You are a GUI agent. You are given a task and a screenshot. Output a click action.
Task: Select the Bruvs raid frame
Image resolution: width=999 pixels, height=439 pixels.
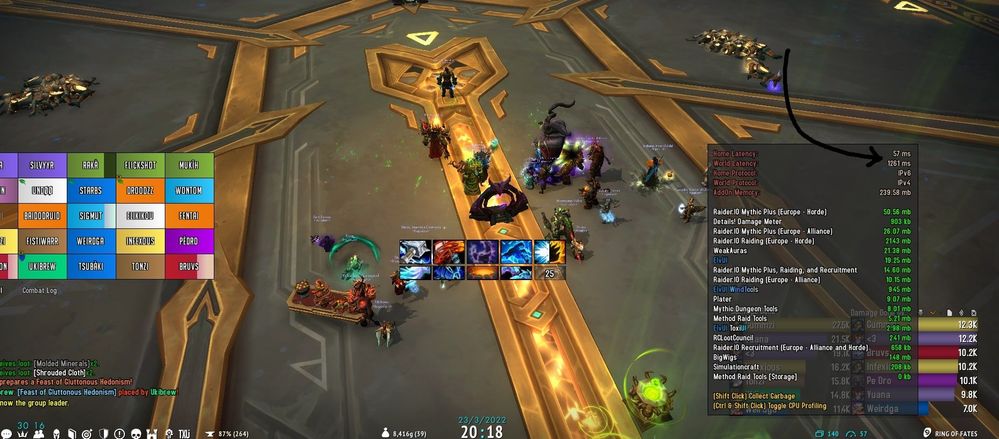coord(188,267)
